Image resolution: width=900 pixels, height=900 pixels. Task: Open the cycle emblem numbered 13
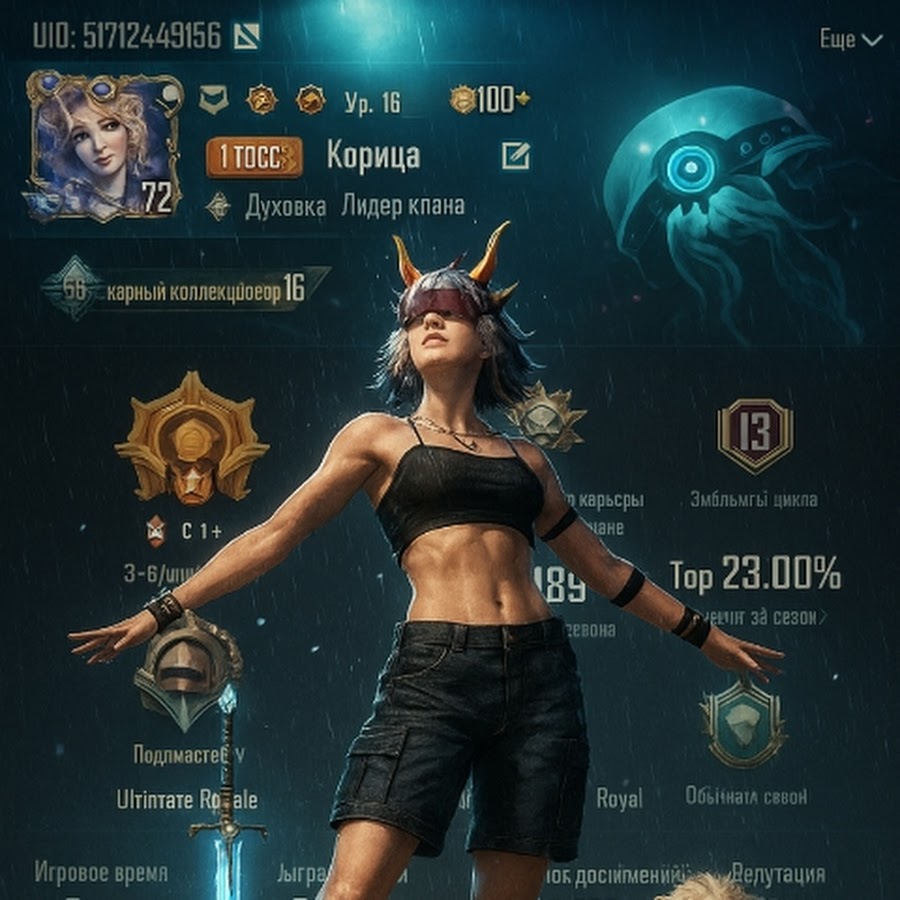(755, 435)
